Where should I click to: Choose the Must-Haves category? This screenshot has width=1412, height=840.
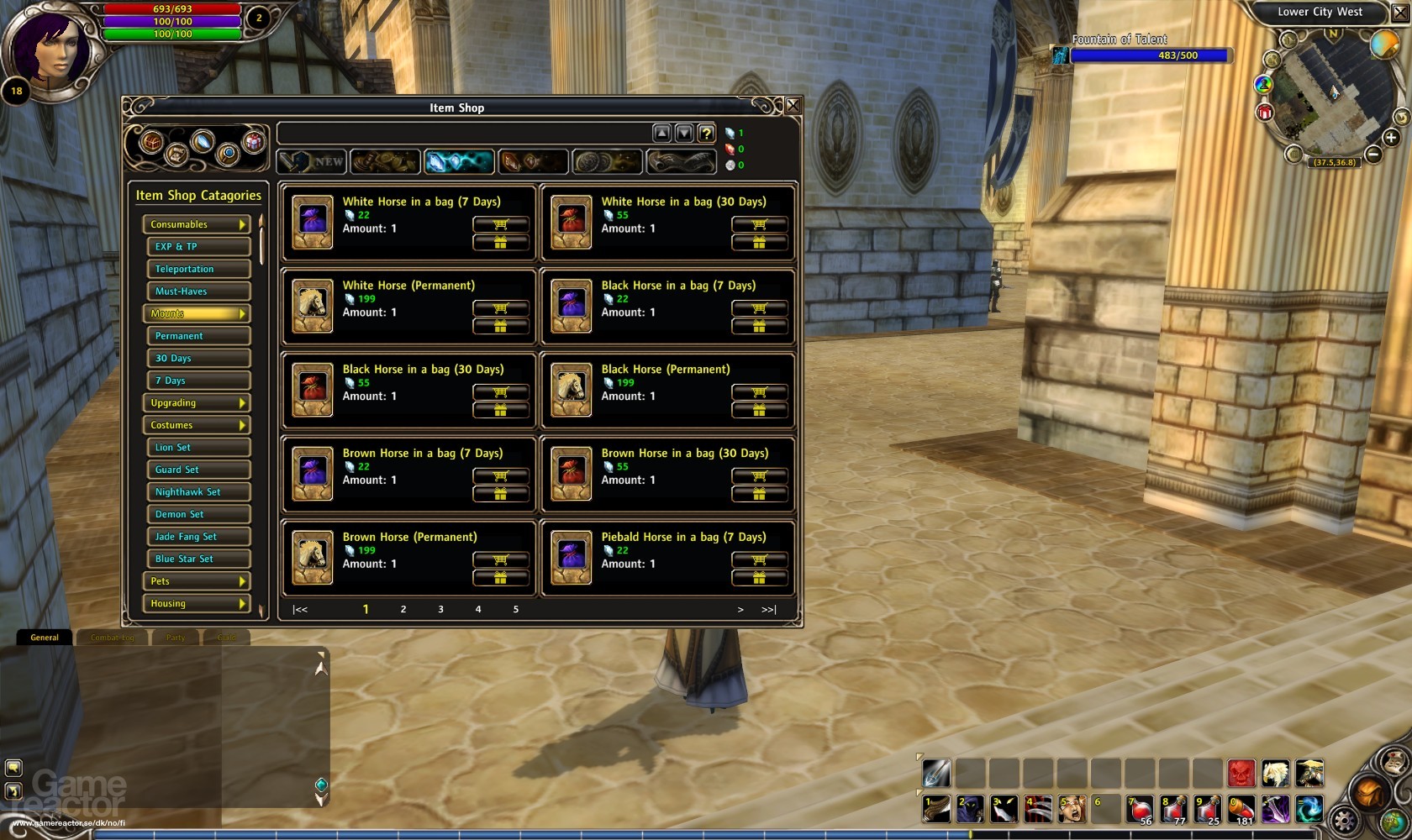click(x=198, y=291)
